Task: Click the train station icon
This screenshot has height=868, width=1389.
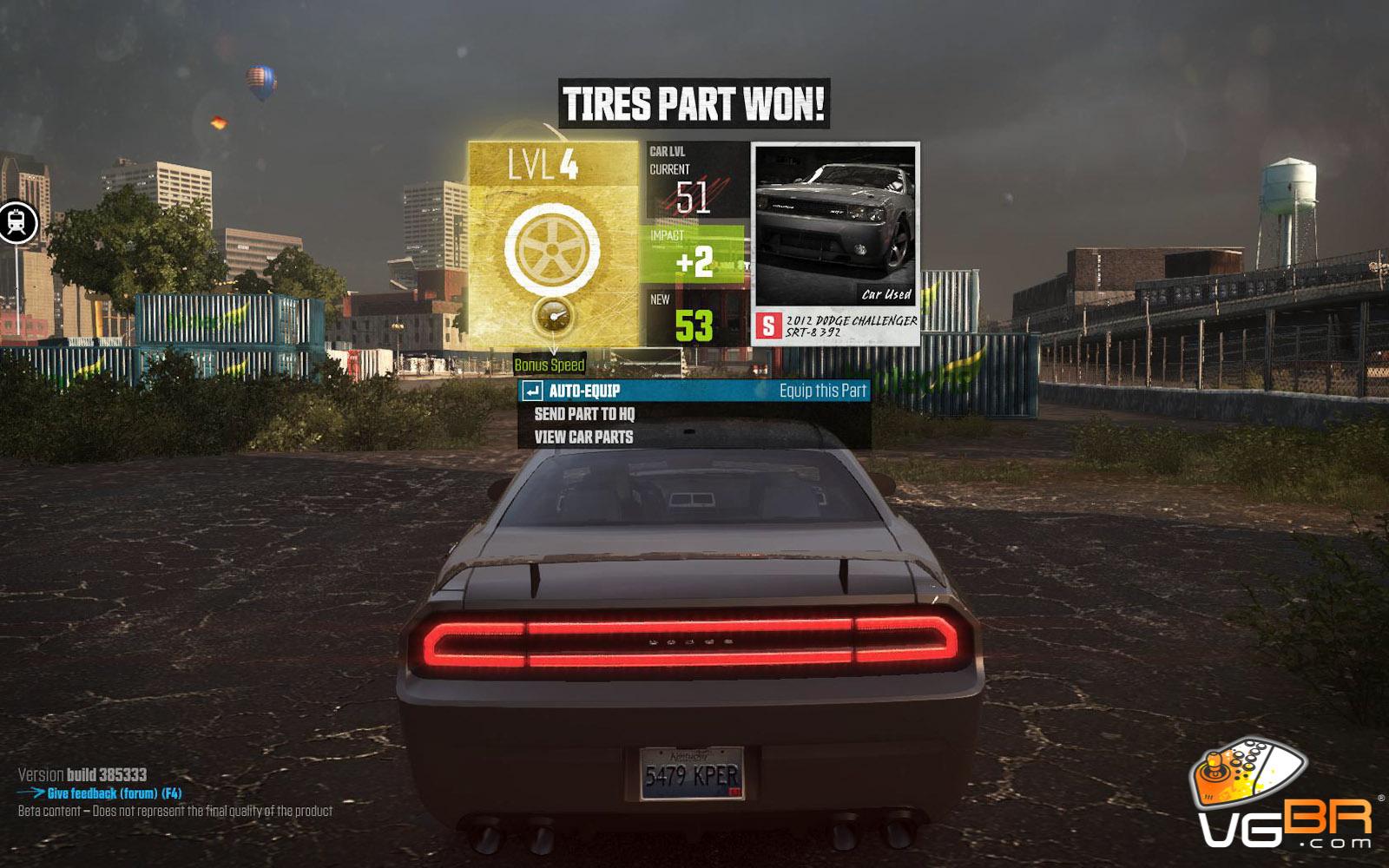Action: pos(17,223)
